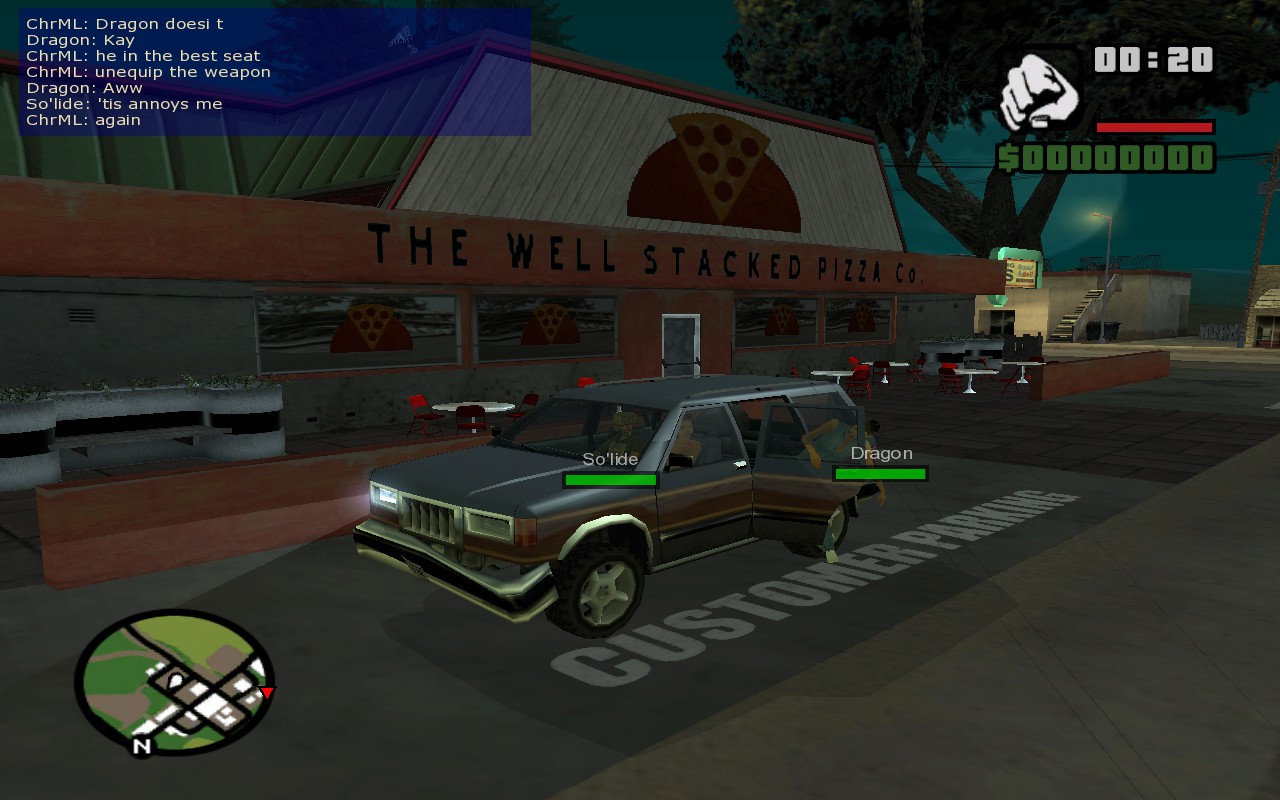Select the Dragon player nametag
Image resolution: width=1280 pixels, height=800 pixels.
tap(881, 453)
